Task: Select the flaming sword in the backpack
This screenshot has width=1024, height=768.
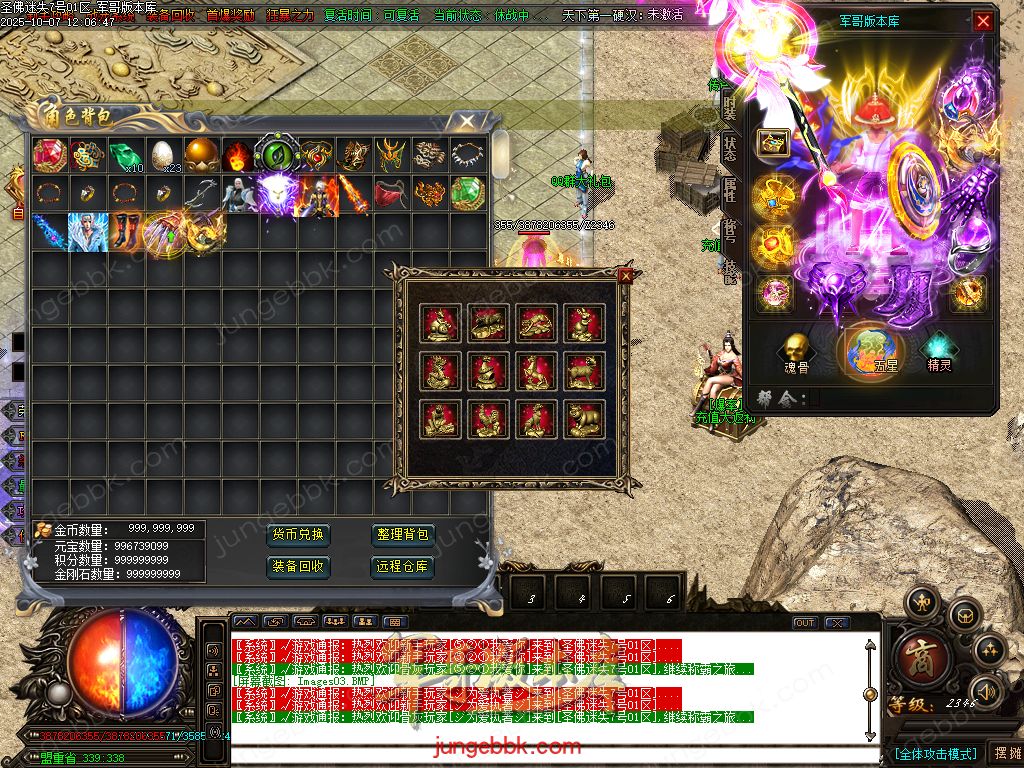Action: click(352, 193)
